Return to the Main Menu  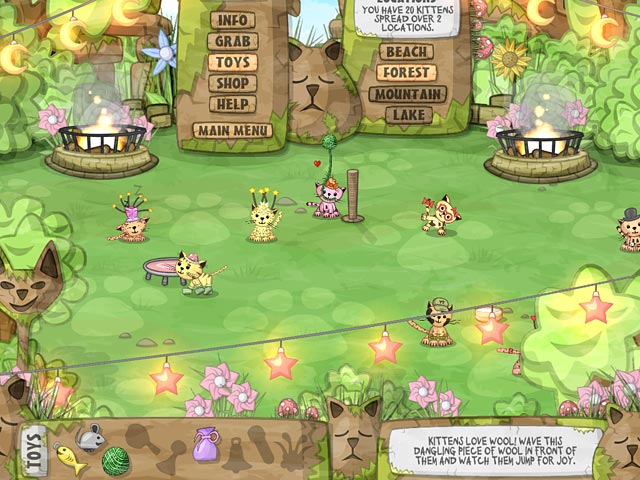coord(232,130)
